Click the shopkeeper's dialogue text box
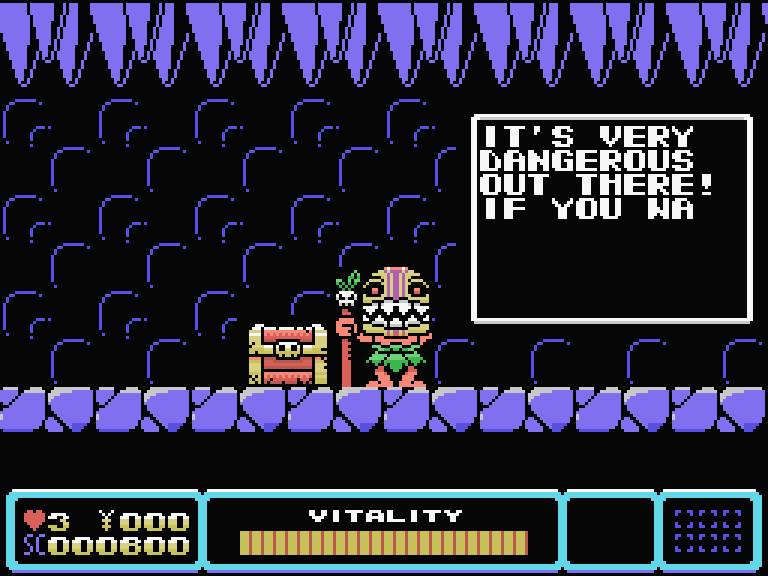Viewport: 768px width, 576px height. click(x=611, y=219)
